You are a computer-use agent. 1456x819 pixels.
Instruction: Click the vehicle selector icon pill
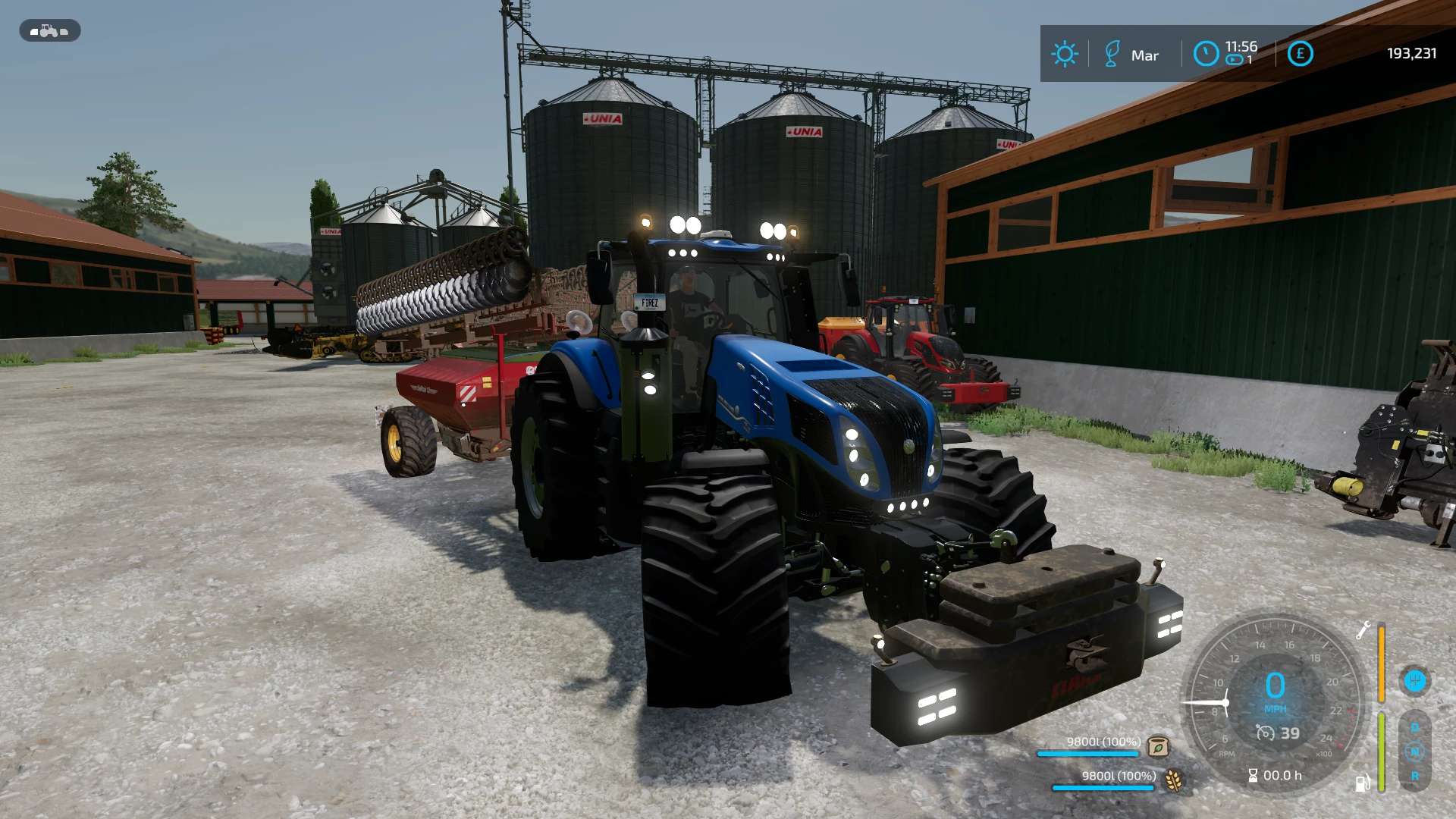point(49,31)
